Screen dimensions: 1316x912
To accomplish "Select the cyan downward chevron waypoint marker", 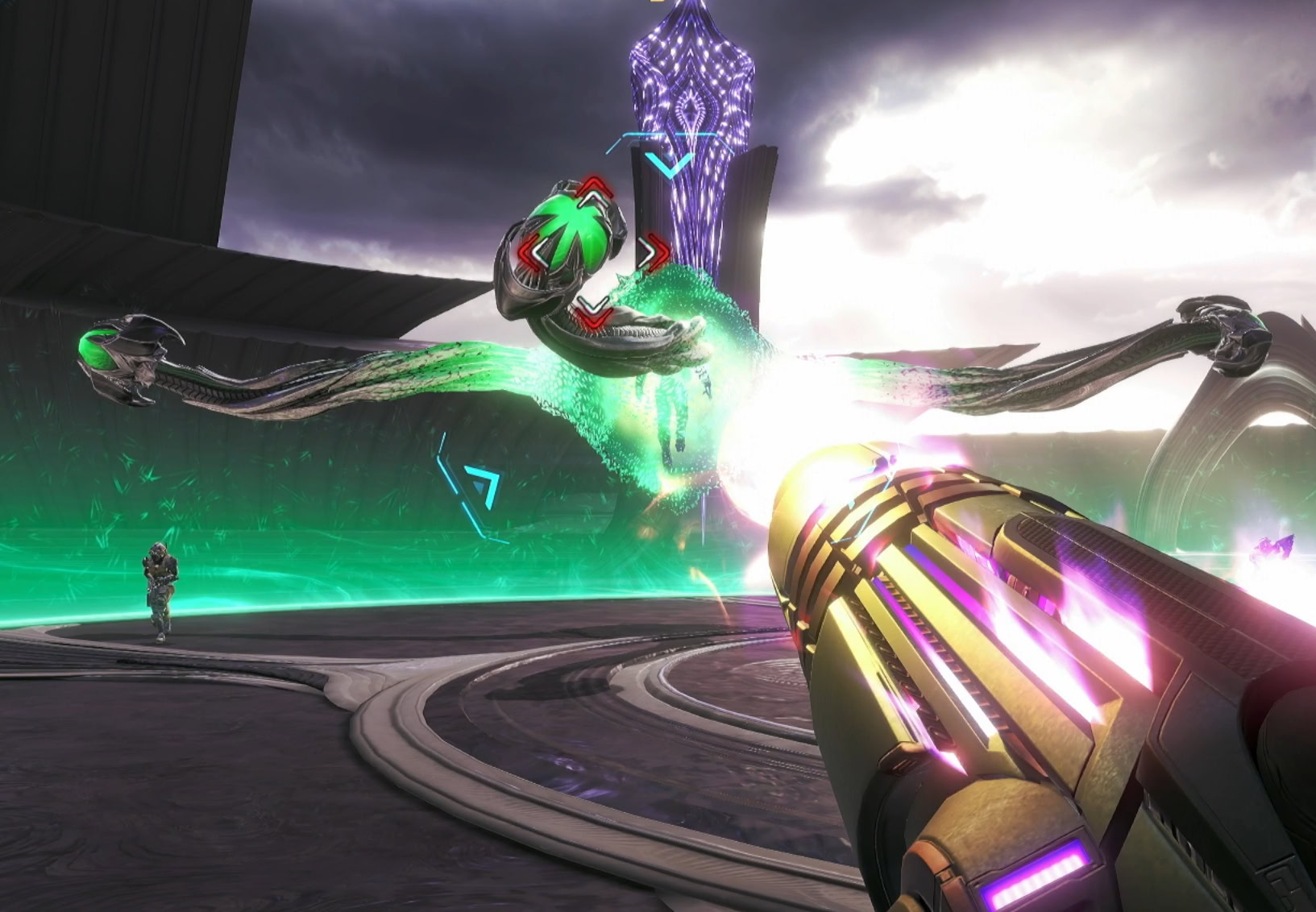I will [669, 164].
